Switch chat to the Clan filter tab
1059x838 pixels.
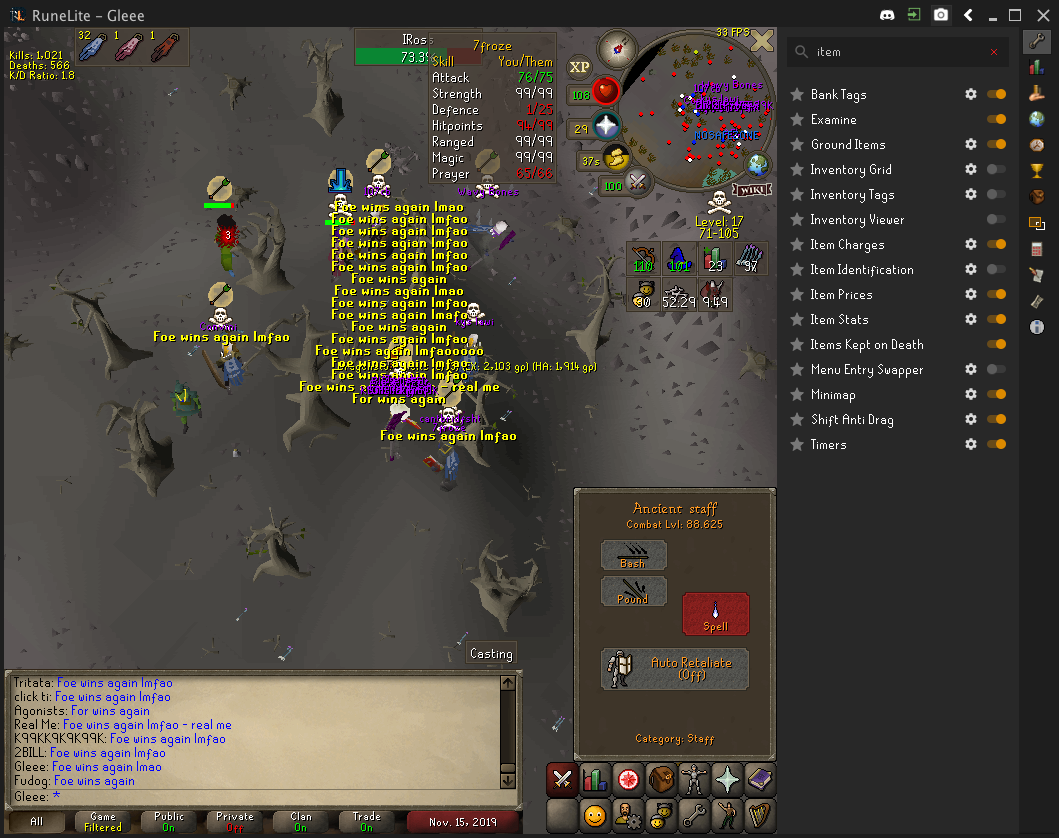300,822
